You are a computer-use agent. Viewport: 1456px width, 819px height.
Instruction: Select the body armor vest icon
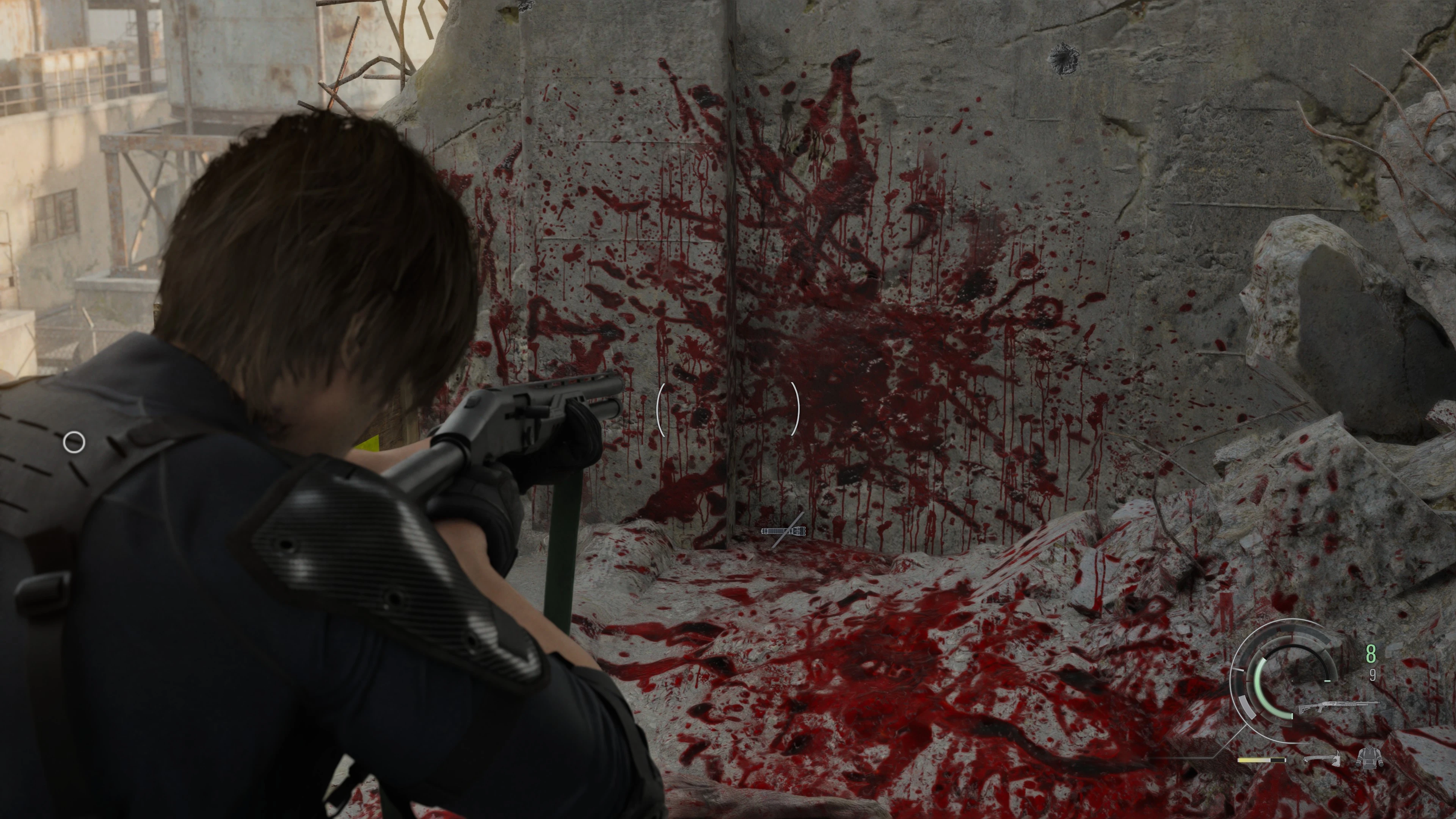click(1368, 758)
